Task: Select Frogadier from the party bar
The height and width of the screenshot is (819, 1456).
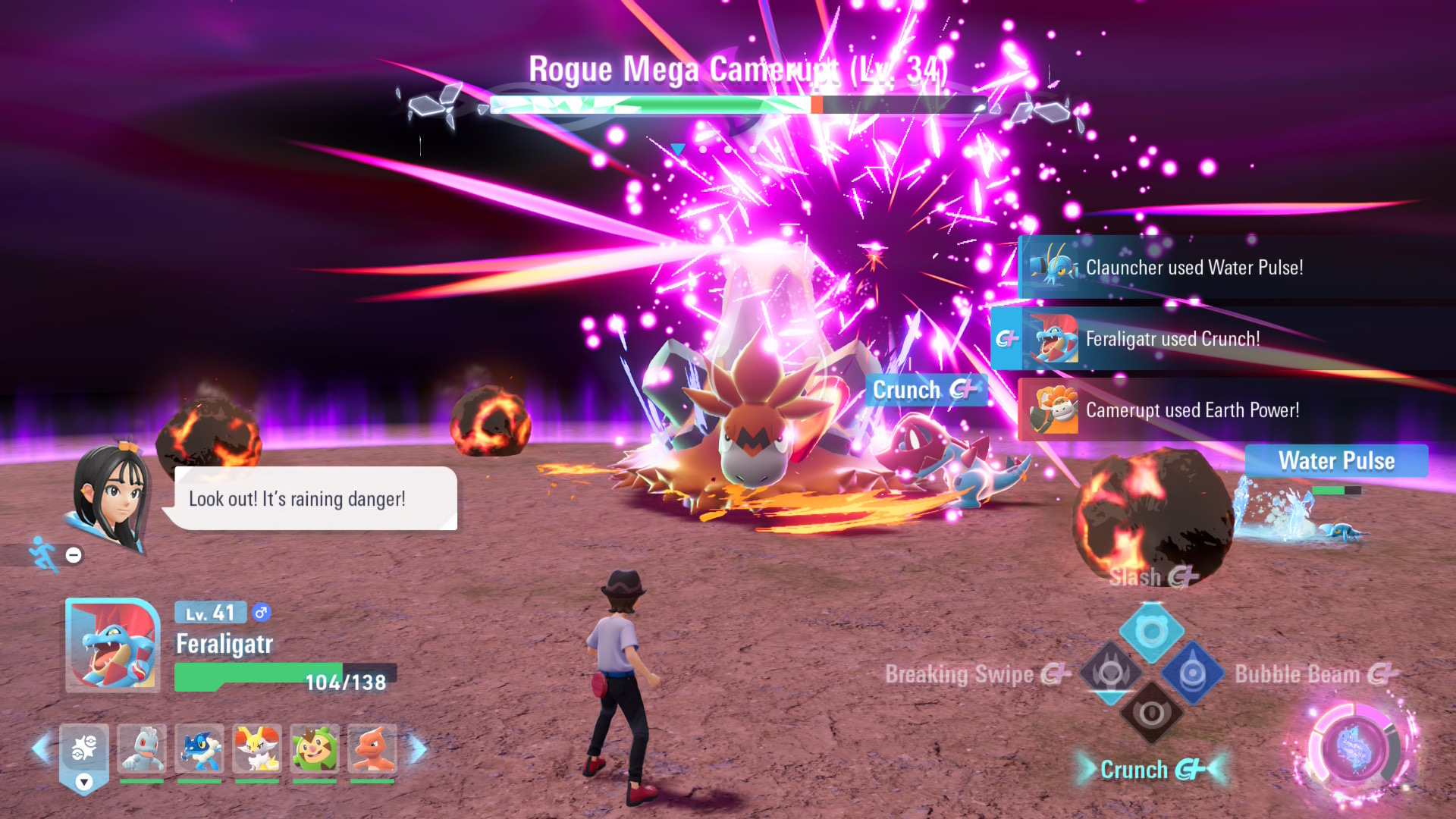Action: tap(199, 749)
